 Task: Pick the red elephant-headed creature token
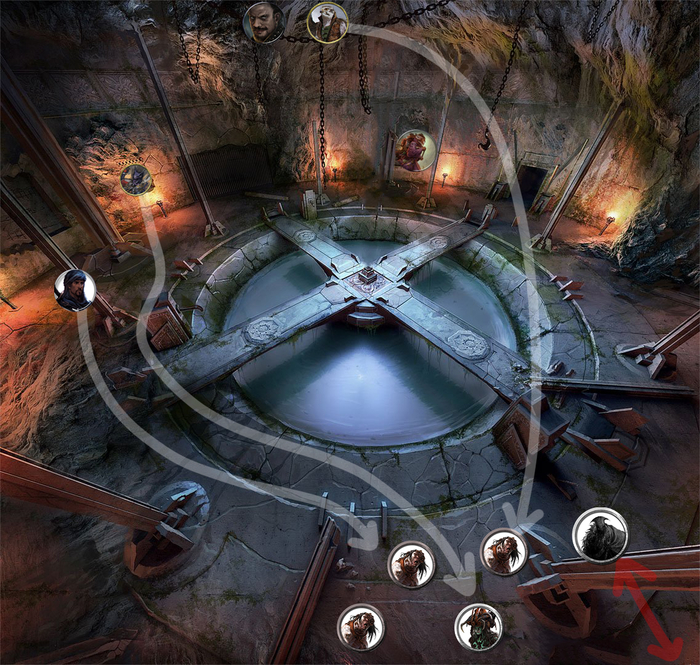(x=415, y=151)
